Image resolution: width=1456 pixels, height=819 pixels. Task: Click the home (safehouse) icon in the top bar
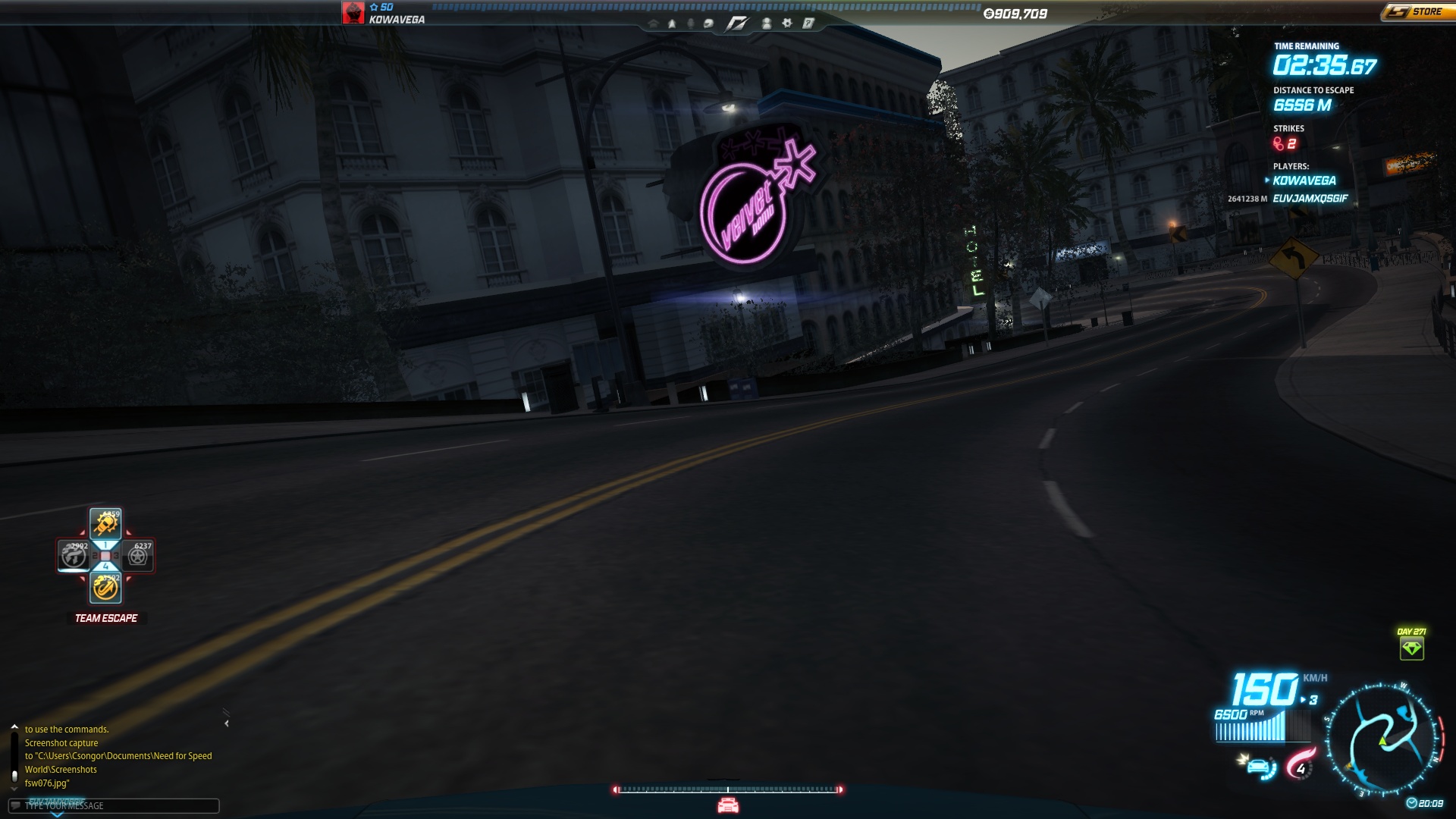(653, 24)
